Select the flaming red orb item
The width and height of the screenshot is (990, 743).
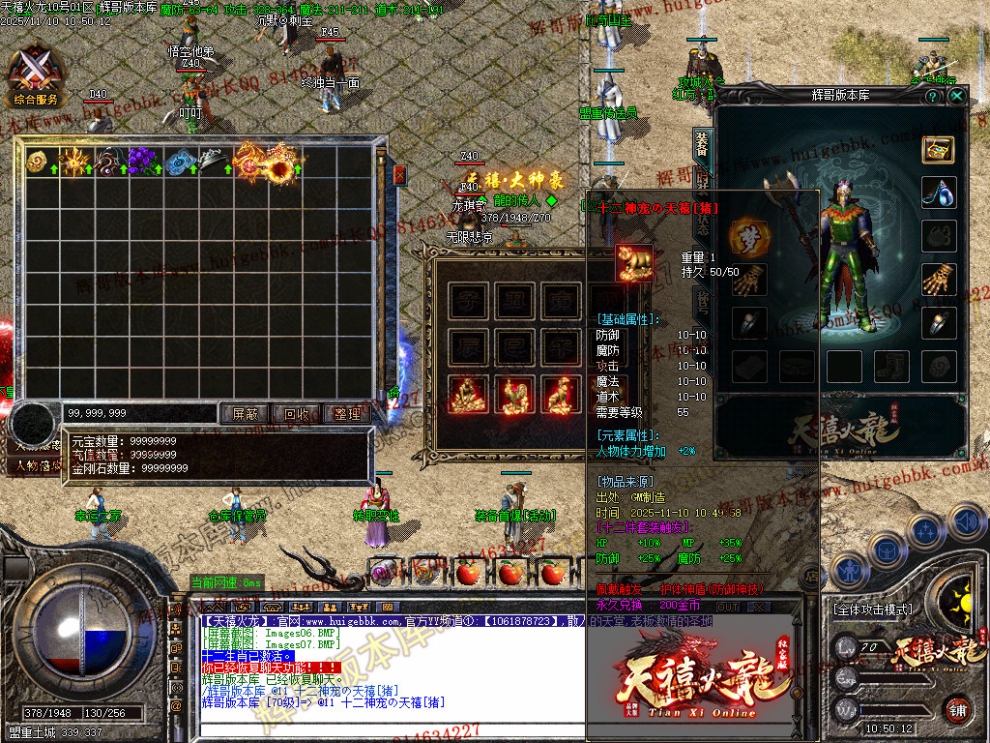281,166
